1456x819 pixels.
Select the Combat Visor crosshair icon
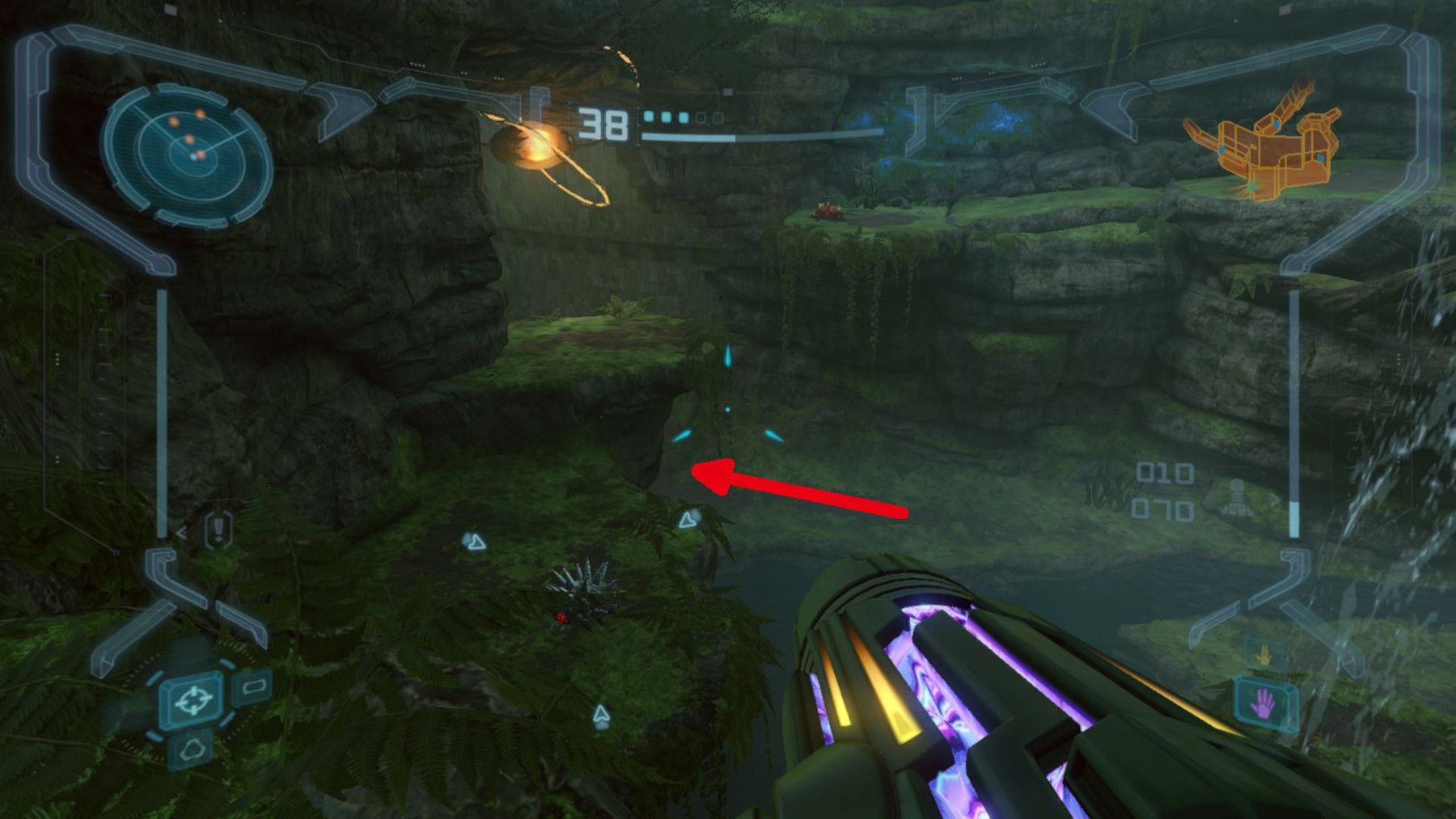(x=193, y=702)
